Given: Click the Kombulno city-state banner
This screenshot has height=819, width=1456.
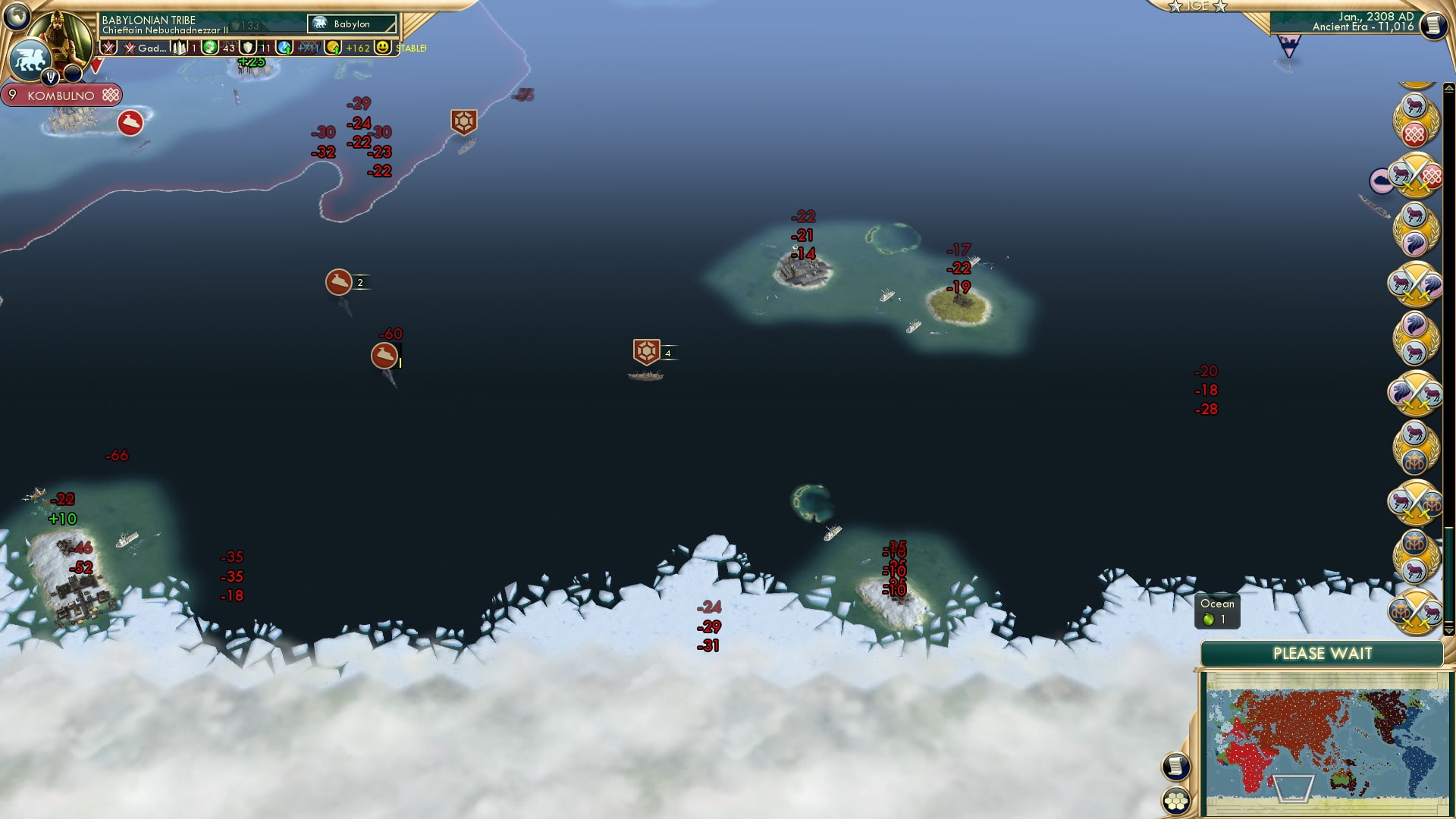Looking at the screenshot, I should tap(61, 96).
